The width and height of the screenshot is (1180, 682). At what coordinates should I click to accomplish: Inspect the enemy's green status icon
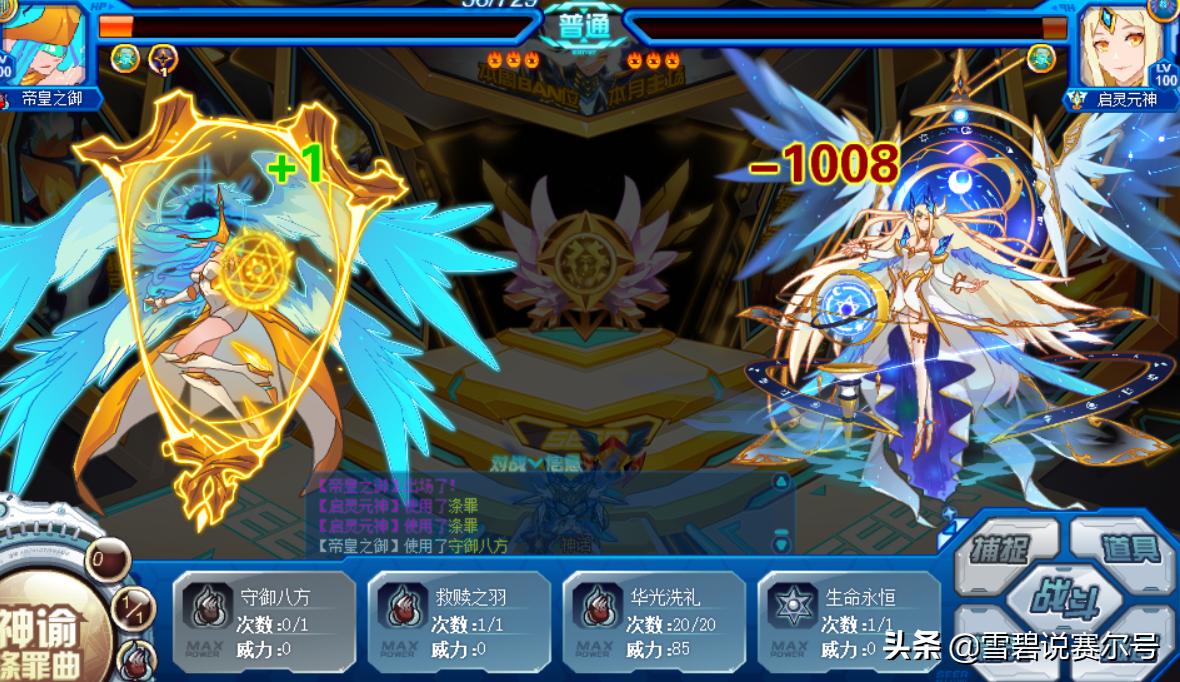click(x=1041, y=58)
